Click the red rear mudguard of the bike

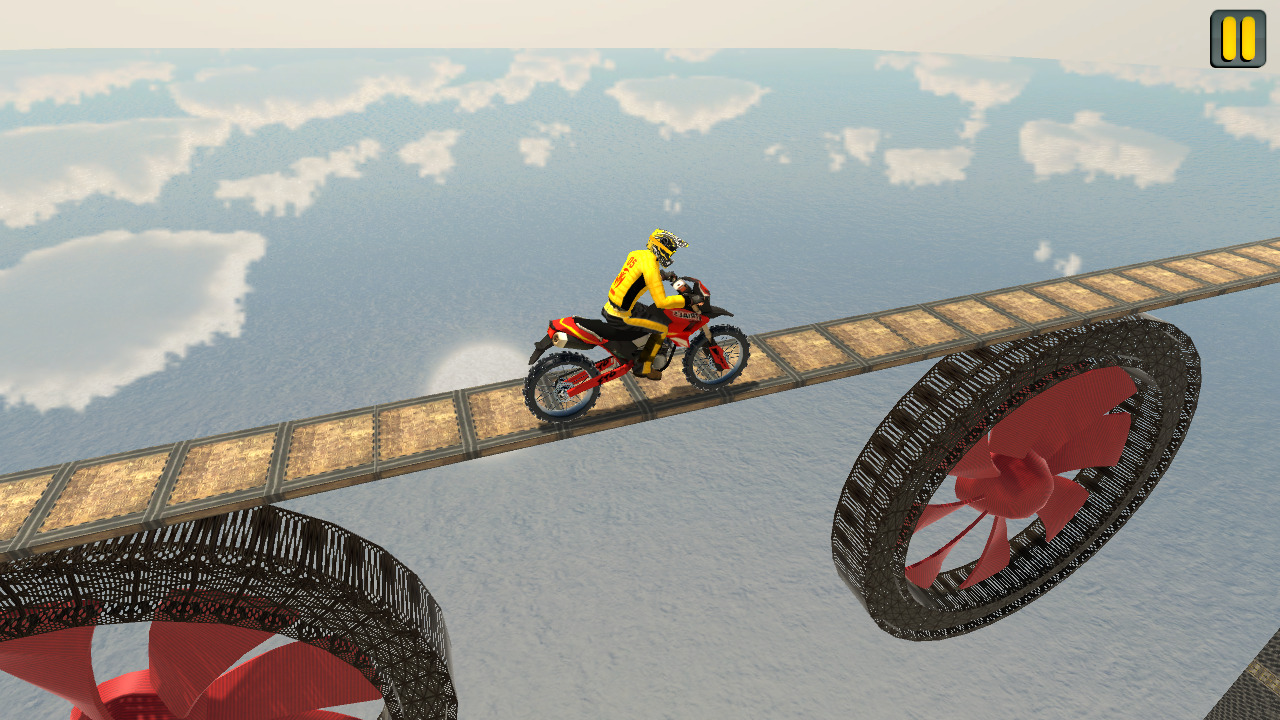pyautogui.click(x=570, y=327)
